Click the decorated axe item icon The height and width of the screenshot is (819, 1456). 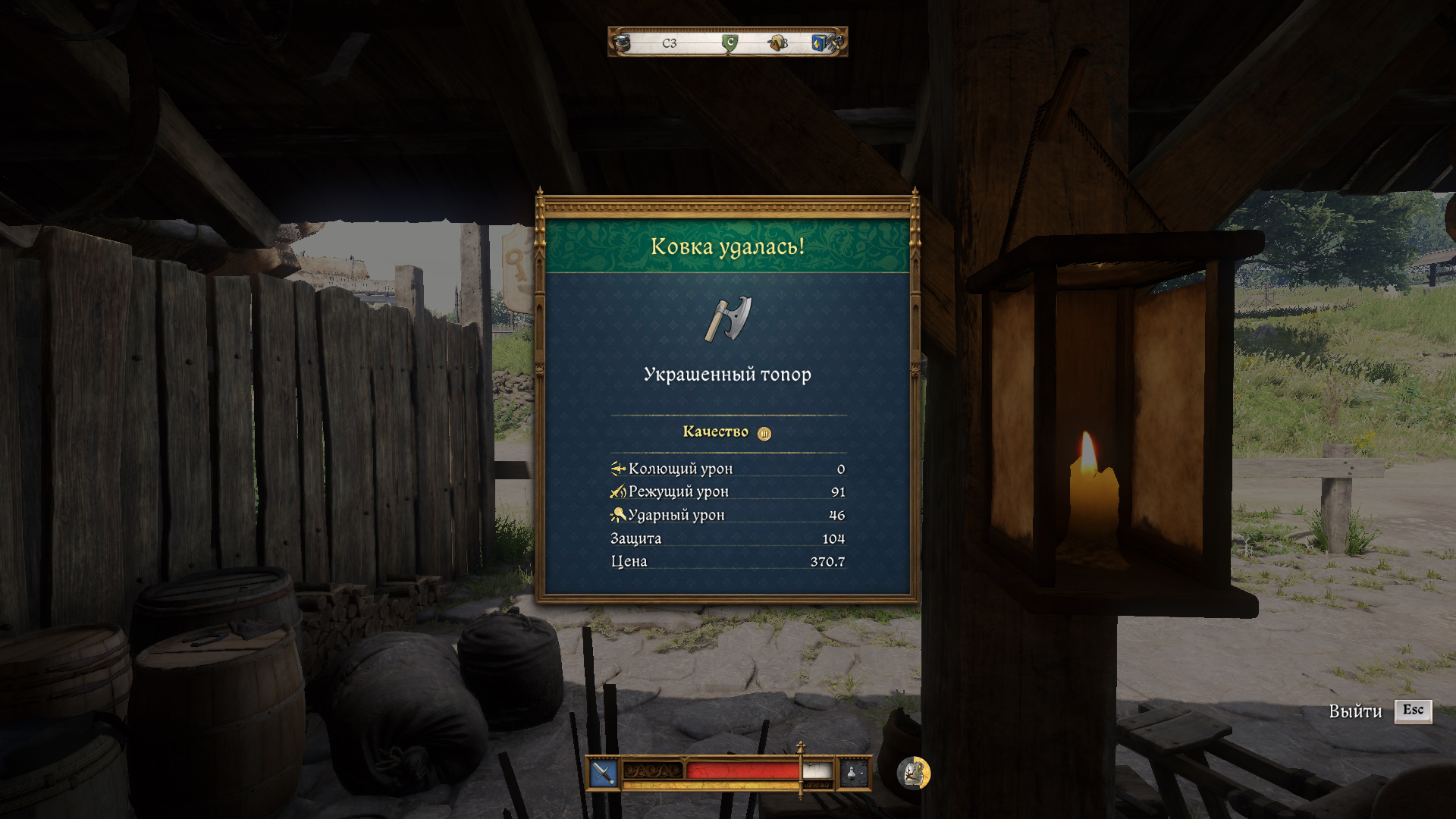pyautogui.click(x=728, y=318)
